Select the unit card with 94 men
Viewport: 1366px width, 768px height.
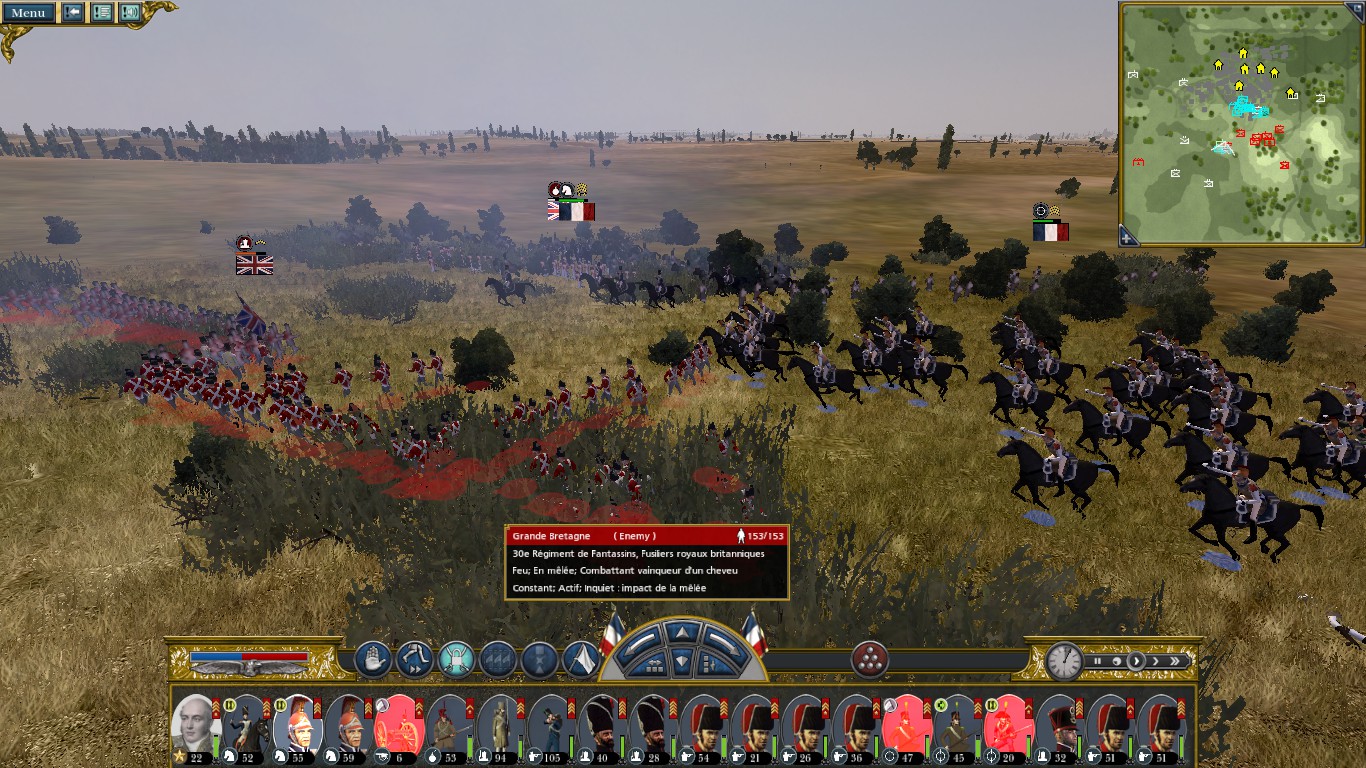pyautogui.click(x=500, y=725)
